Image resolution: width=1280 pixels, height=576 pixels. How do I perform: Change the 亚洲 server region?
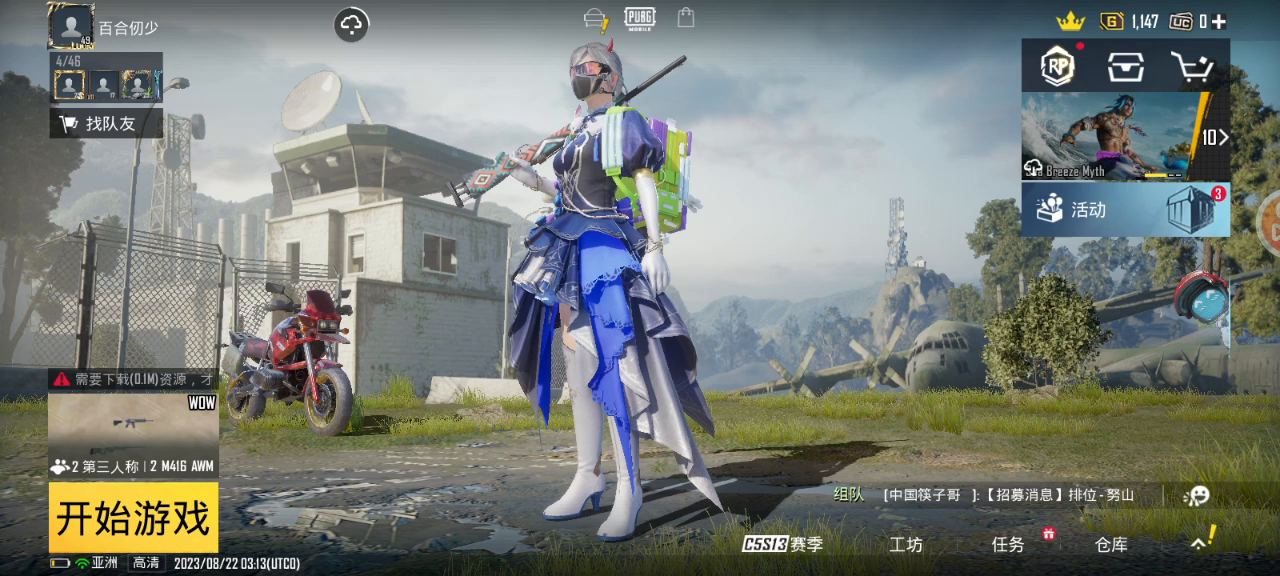coord(105,563)
